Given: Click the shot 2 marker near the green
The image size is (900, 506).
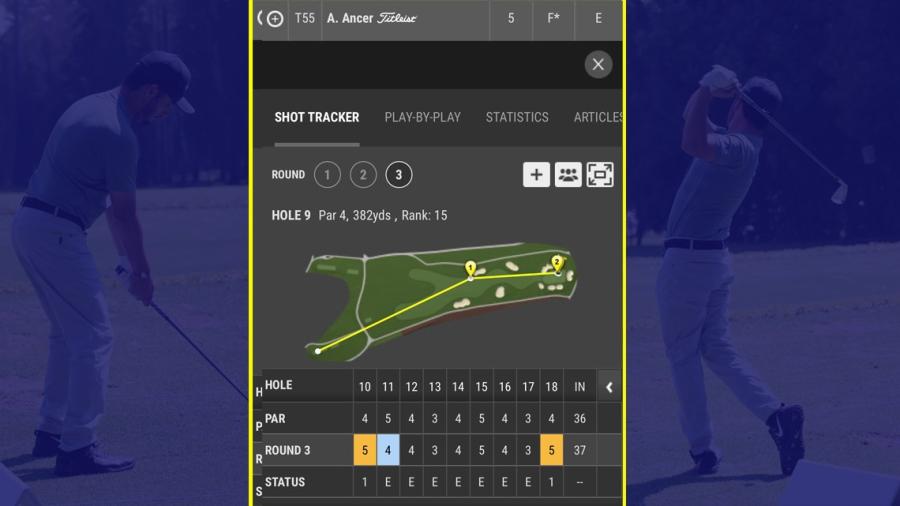Looking at the screenshot, I should pos(557,262).
